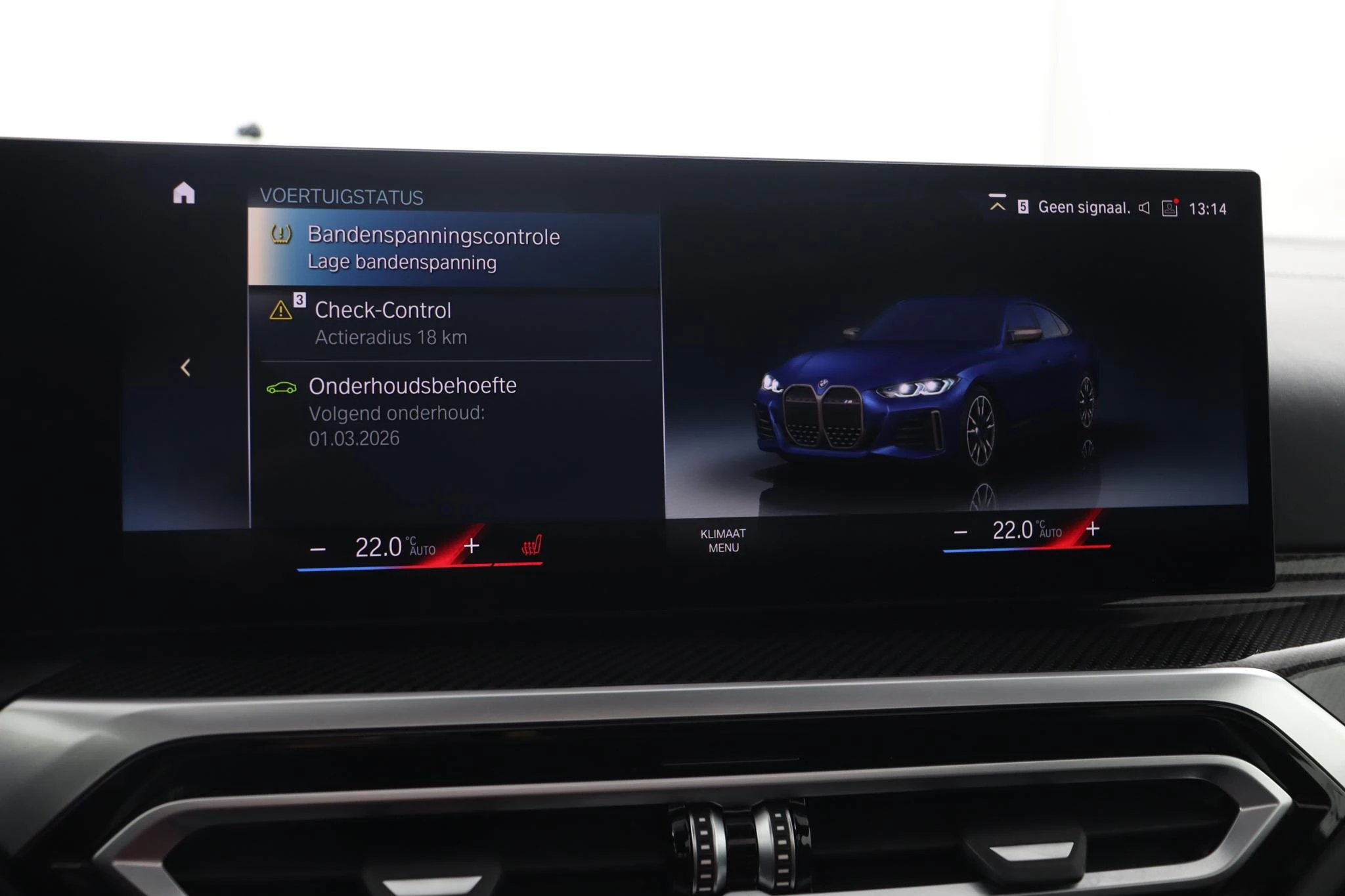Go back using the left chevron
This screenshot has width=1345, height=896.
[x=186, y=366]
